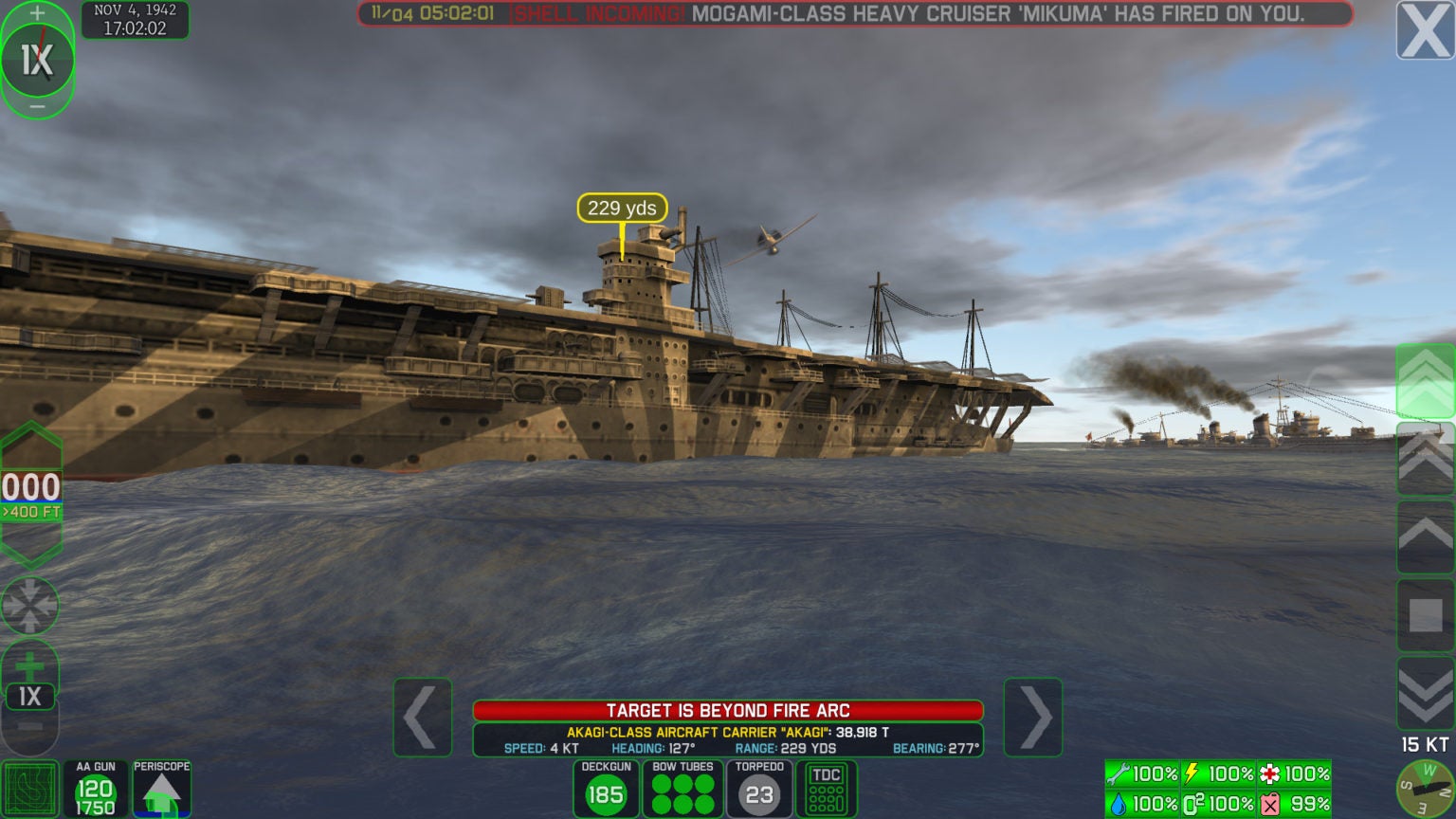1456x819 pixels.
Task: Toggle the periscope
Action: (161, 789)
